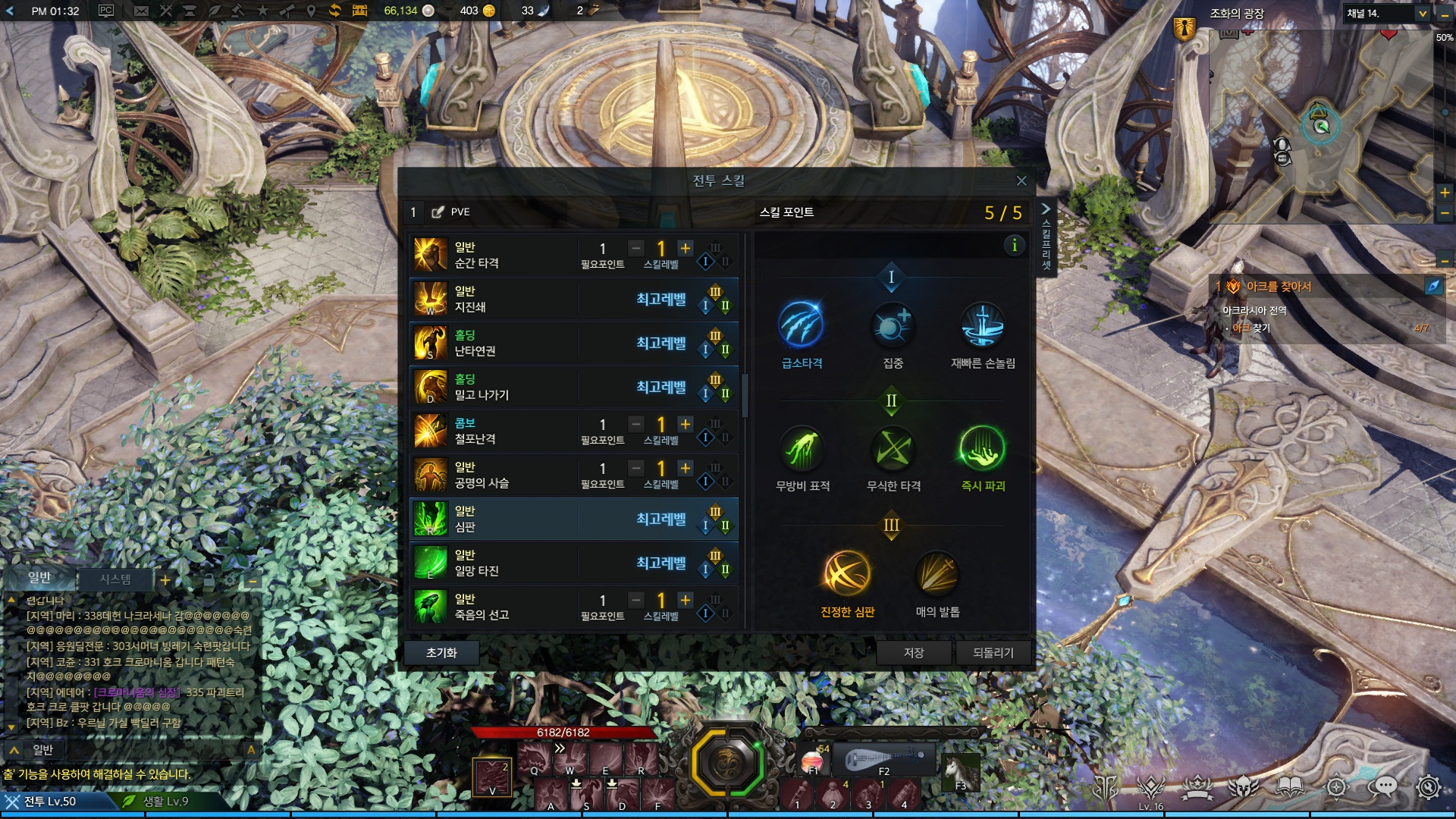This screenshot has width=1456, height=819.
Task: Click the 초기화 reset button
Action: point(441,653)
